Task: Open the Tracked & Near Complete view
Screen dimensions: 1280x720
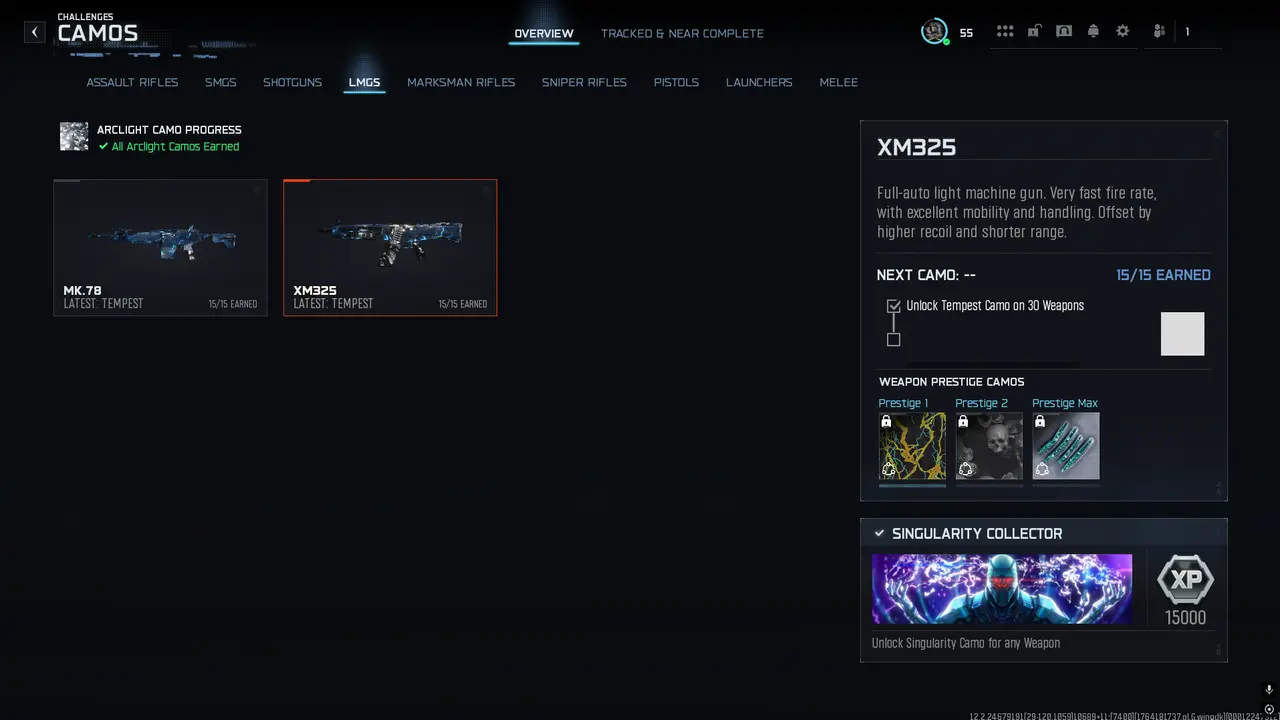Action: tap(682, 33)
